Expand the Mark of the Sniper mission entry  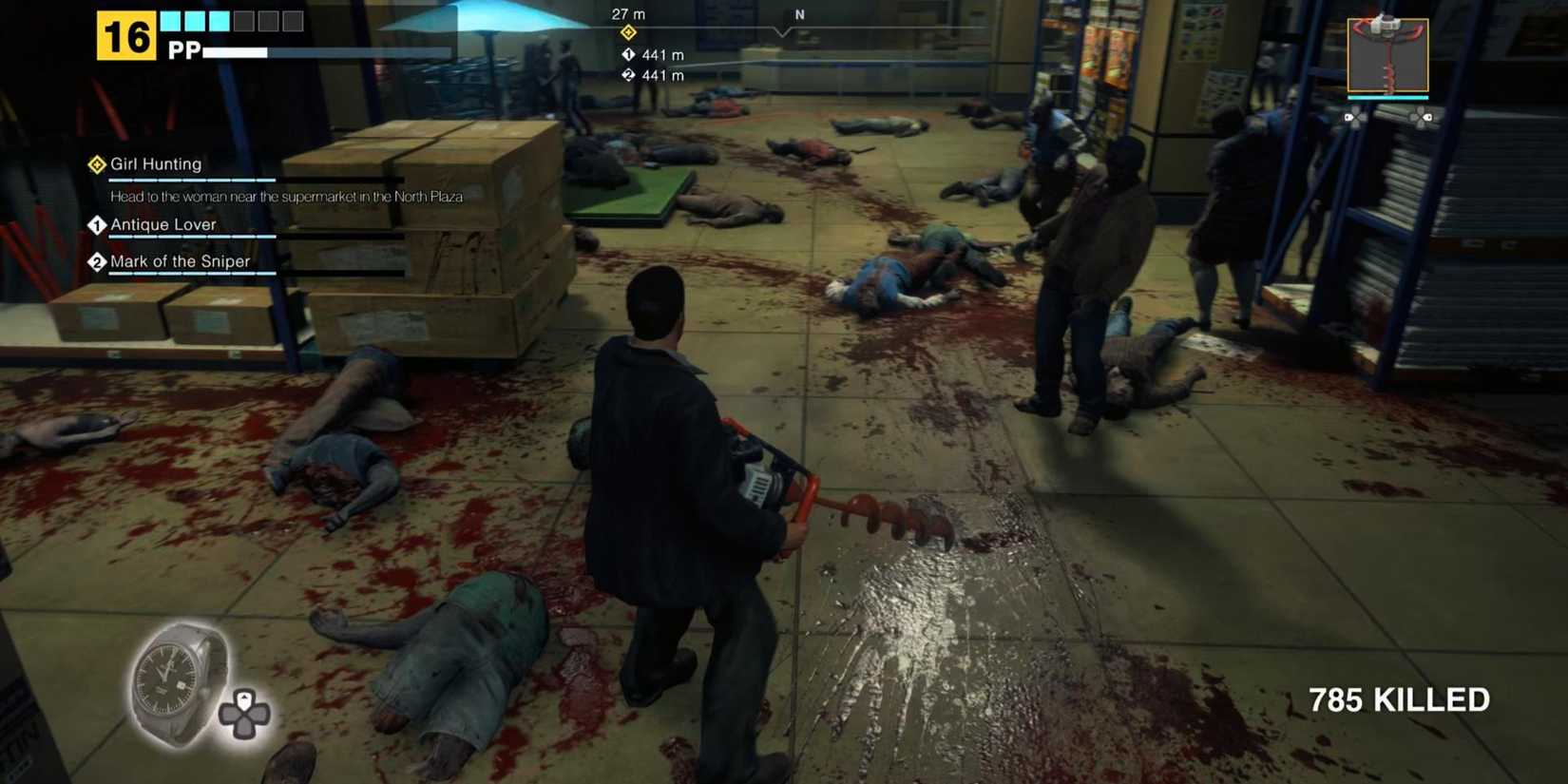181,262
